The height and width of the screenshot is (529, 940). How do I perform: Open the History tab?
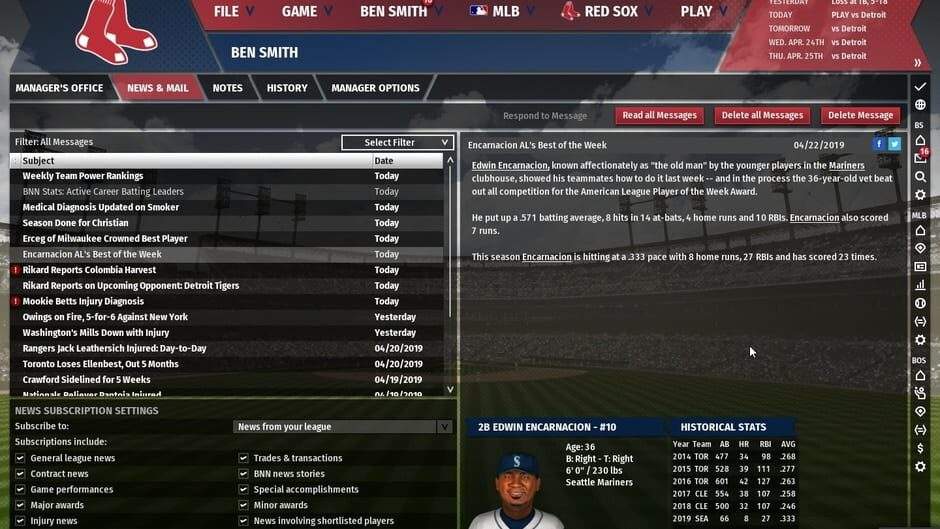coord(287,88)
